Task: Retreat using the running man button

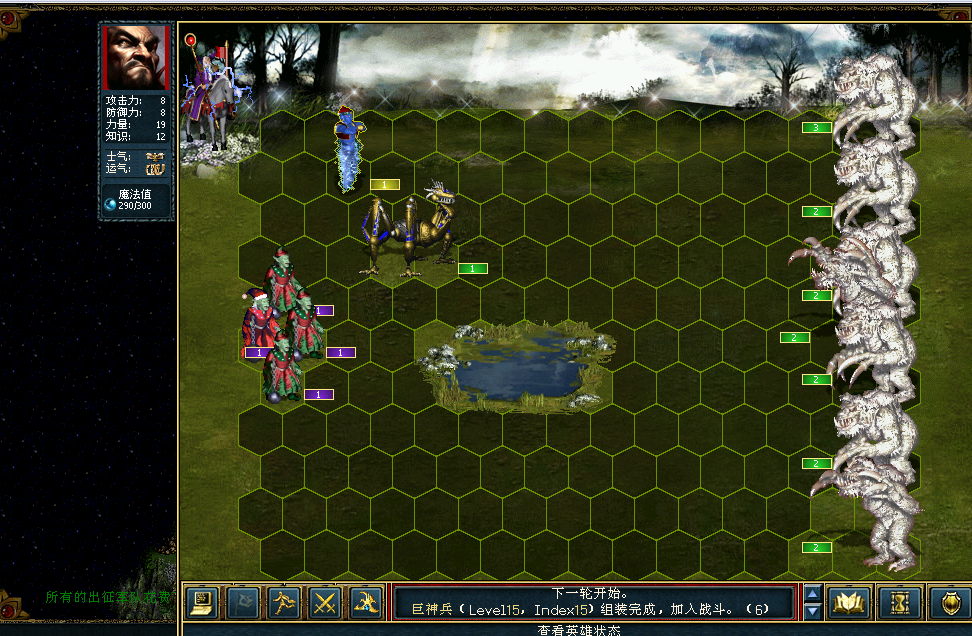Action: [x=284, y=602]
